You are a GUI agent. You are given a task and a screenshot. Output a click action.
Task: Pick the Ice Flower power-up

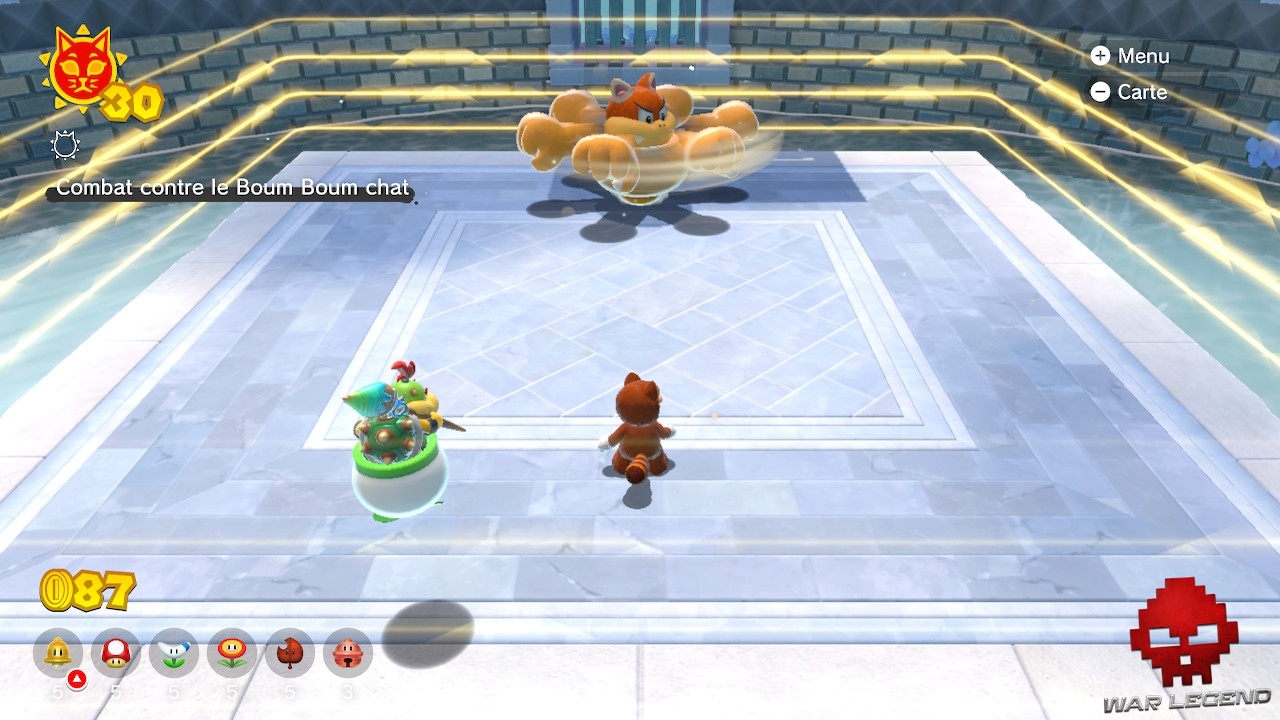coord(172,654)
